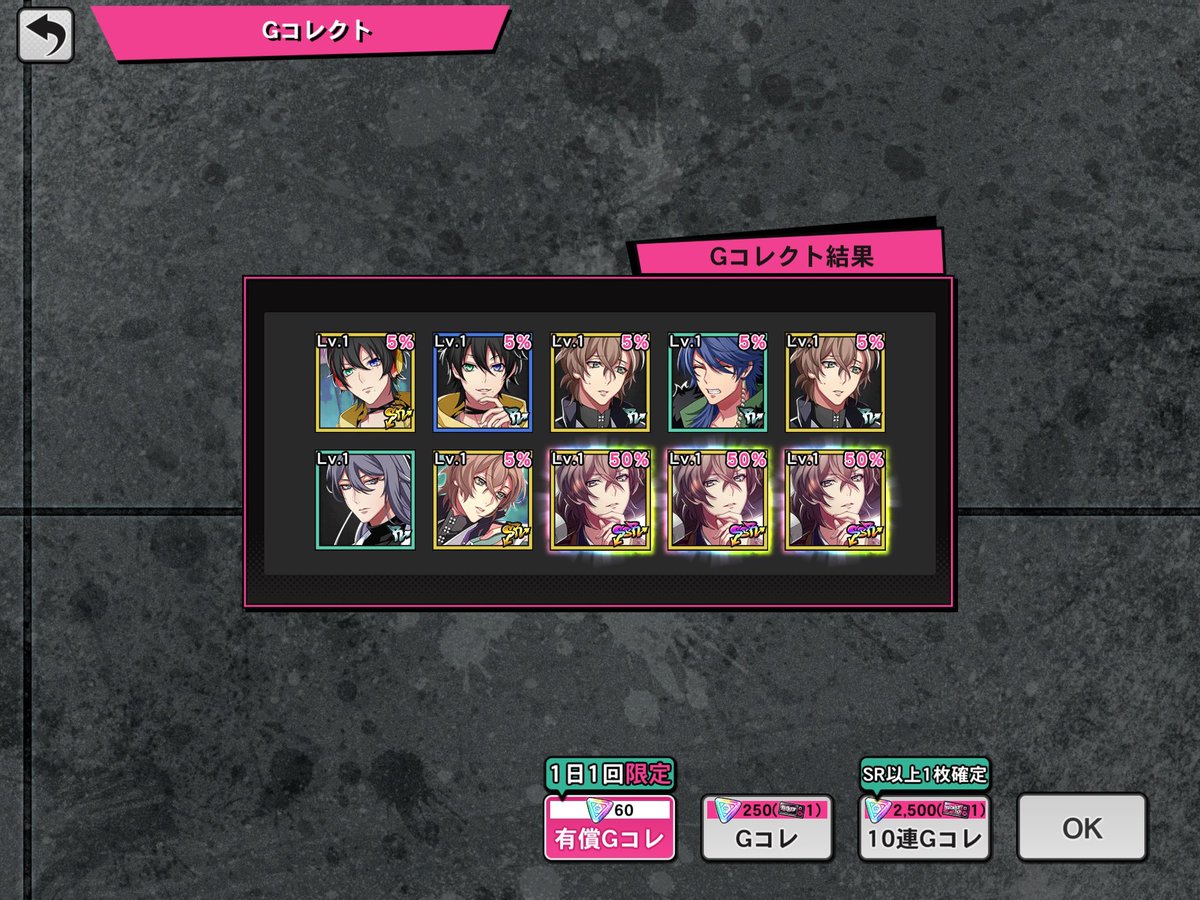
Task: Start the 10連Gコレ ten-pull
Action: (x=924, y=827)
